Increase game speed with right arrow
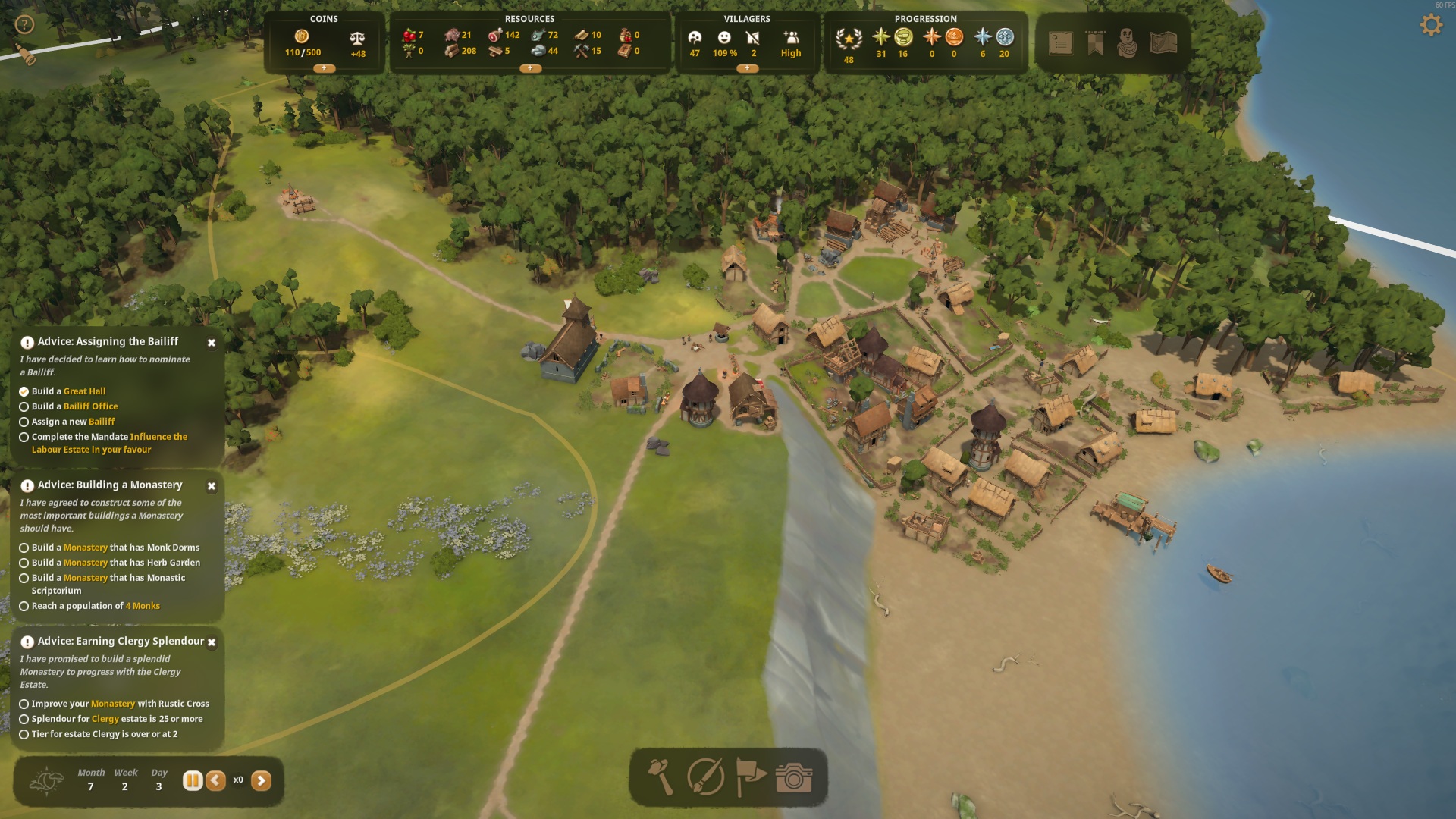1456x819 pixels. 261,780
